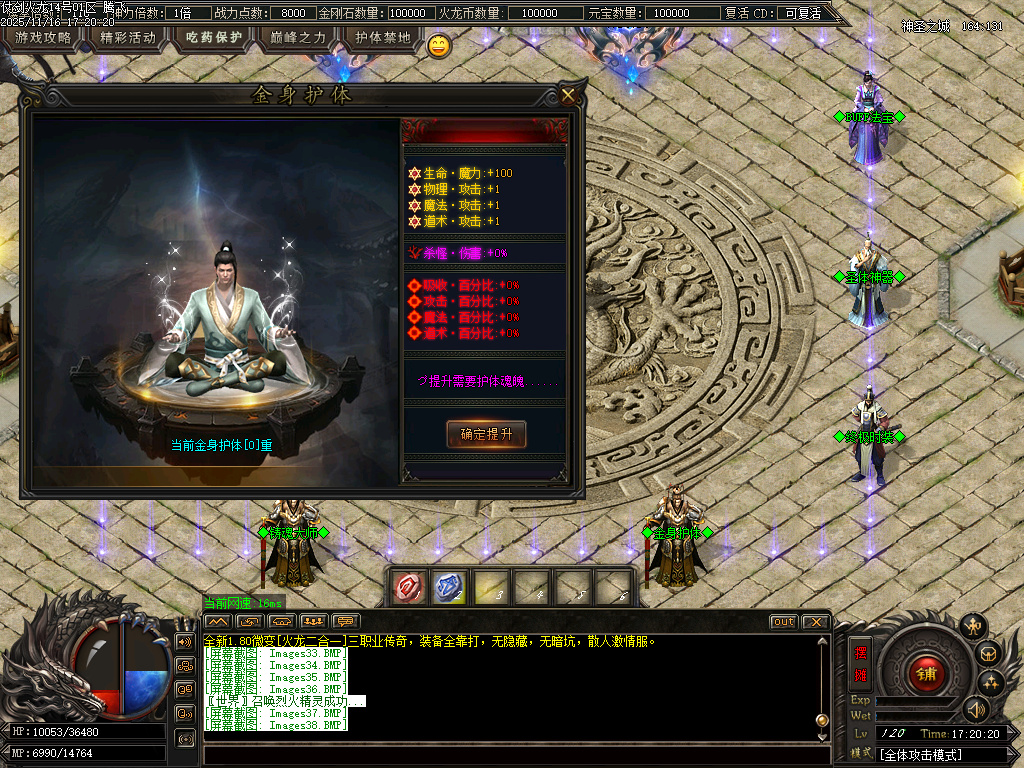Click the speech bubble chat channel button
The width and height of the screenshot is (1024, 768).
point(346,622)
